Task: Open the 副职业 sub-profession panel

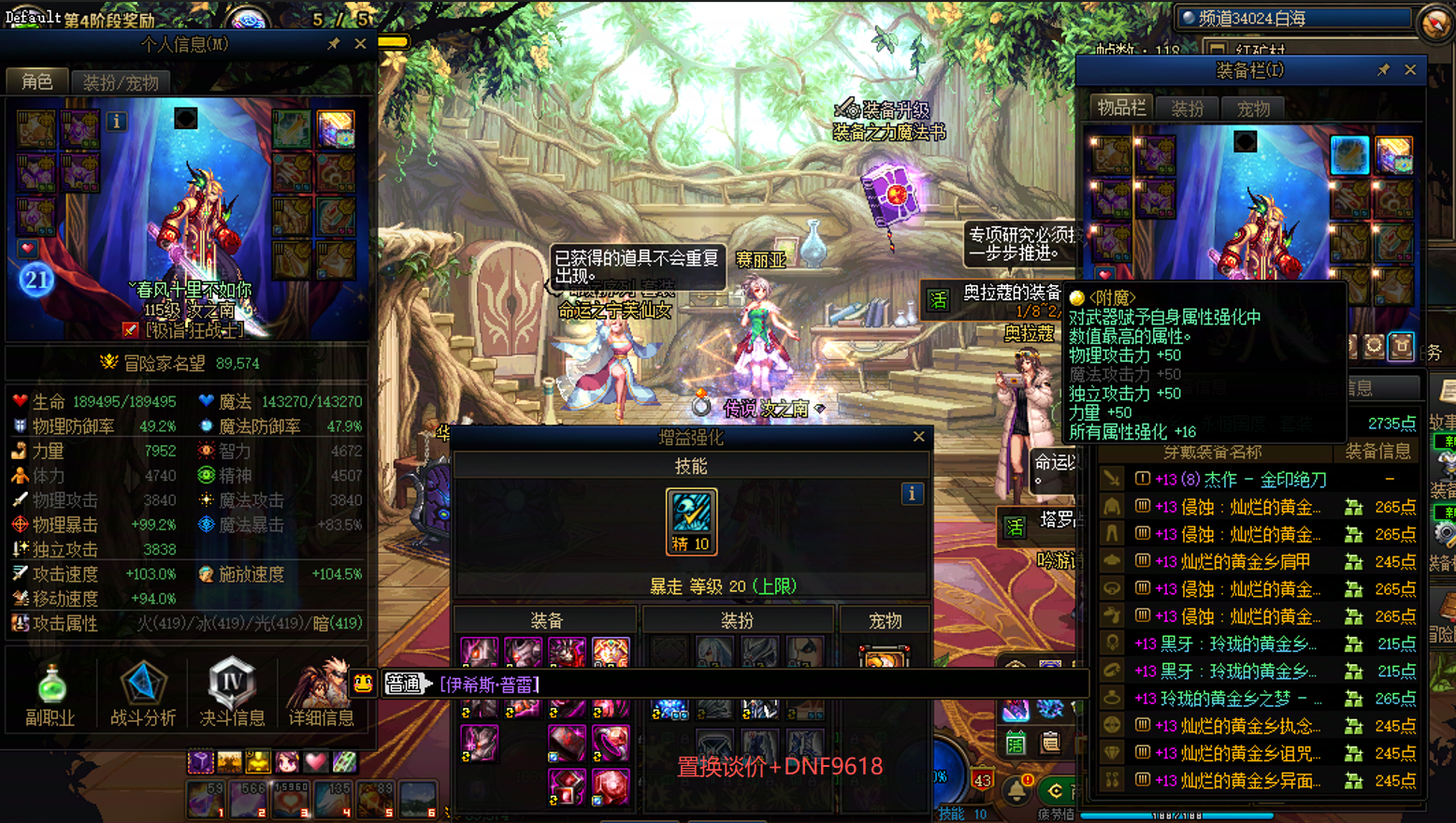Action: coord(50,693)
